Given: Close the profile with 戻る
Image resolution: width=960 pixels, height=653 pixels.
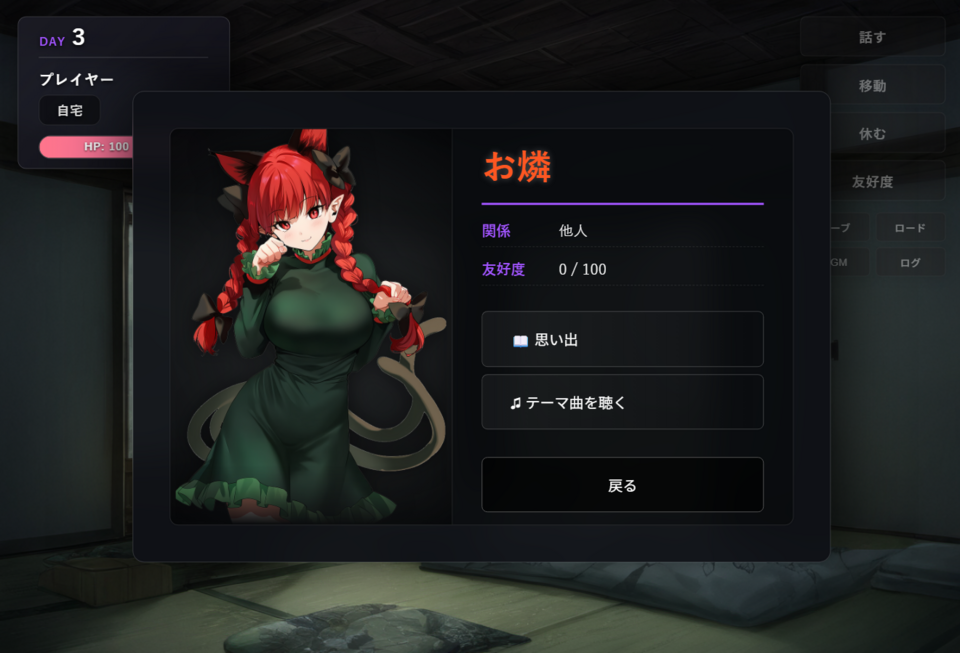Looking at the screenshot, I should [x=622, y=485].
